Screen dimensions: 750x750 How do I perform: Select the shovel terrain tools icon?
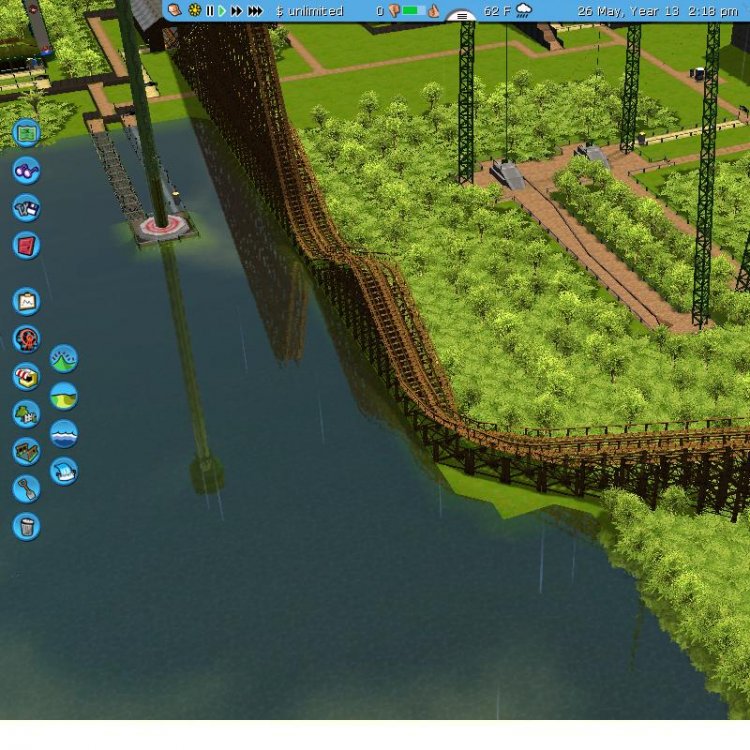[x=26, y=488]
